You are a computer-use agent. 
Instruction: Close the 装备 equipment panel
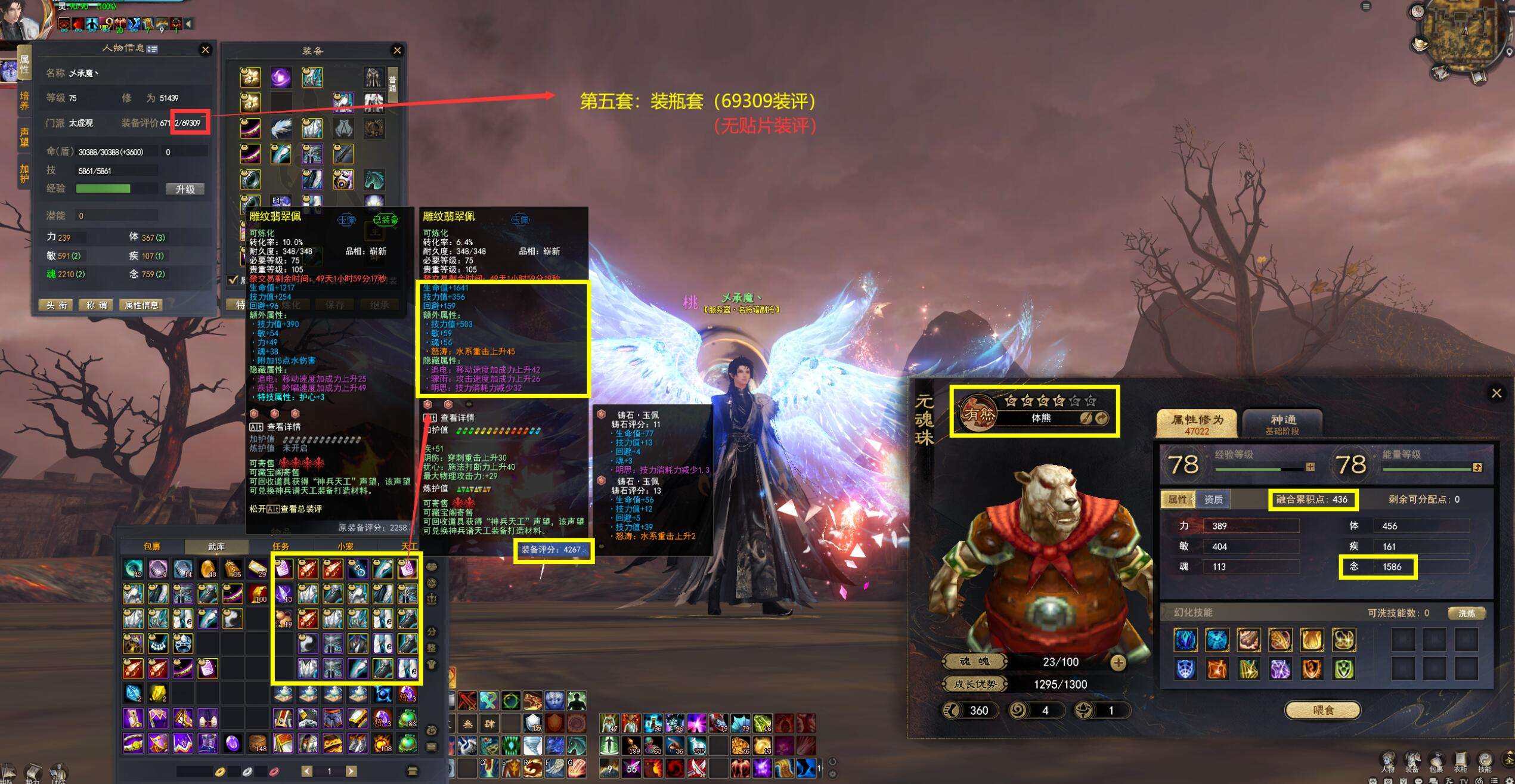[x=397, y=51]
